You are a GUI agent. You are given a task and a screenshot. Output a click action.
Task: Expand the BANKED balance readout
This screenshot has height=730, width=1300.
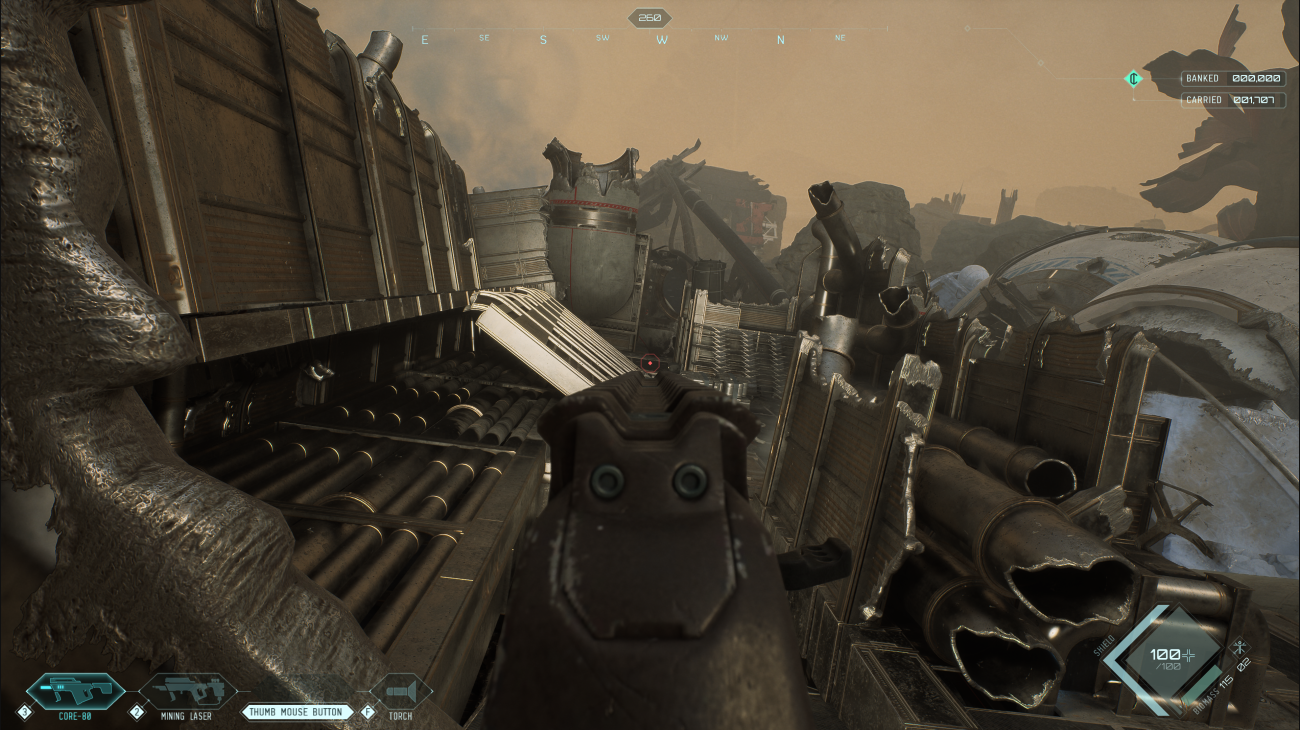[1230, 78]
